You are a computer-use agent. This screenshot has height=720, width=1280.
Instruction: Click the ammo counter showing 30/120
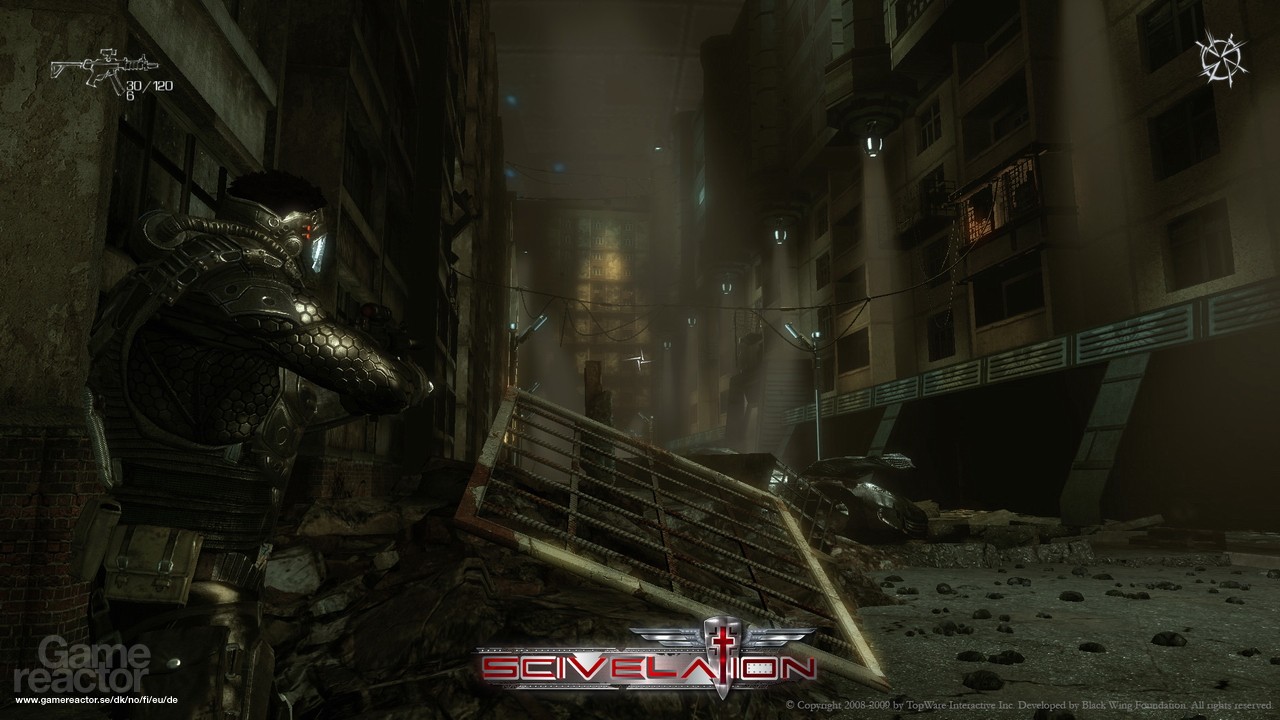pyautogui.click(x=150, y=86)
